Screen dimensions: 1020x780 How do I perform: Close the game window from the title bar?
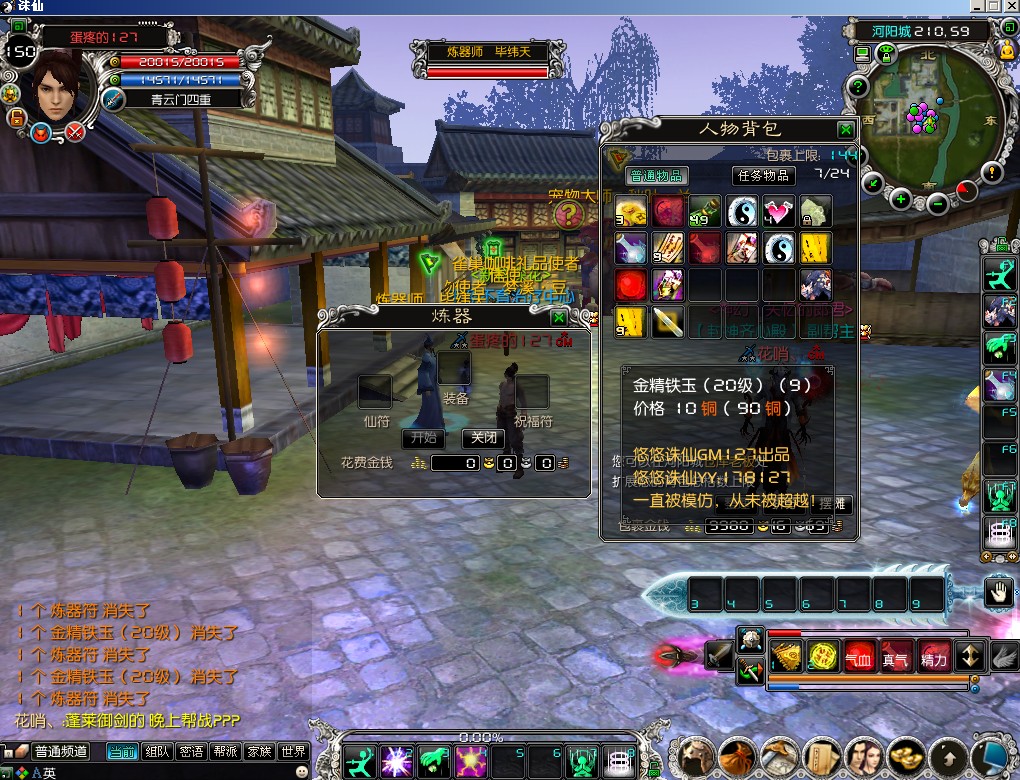tap(1008, 7)
